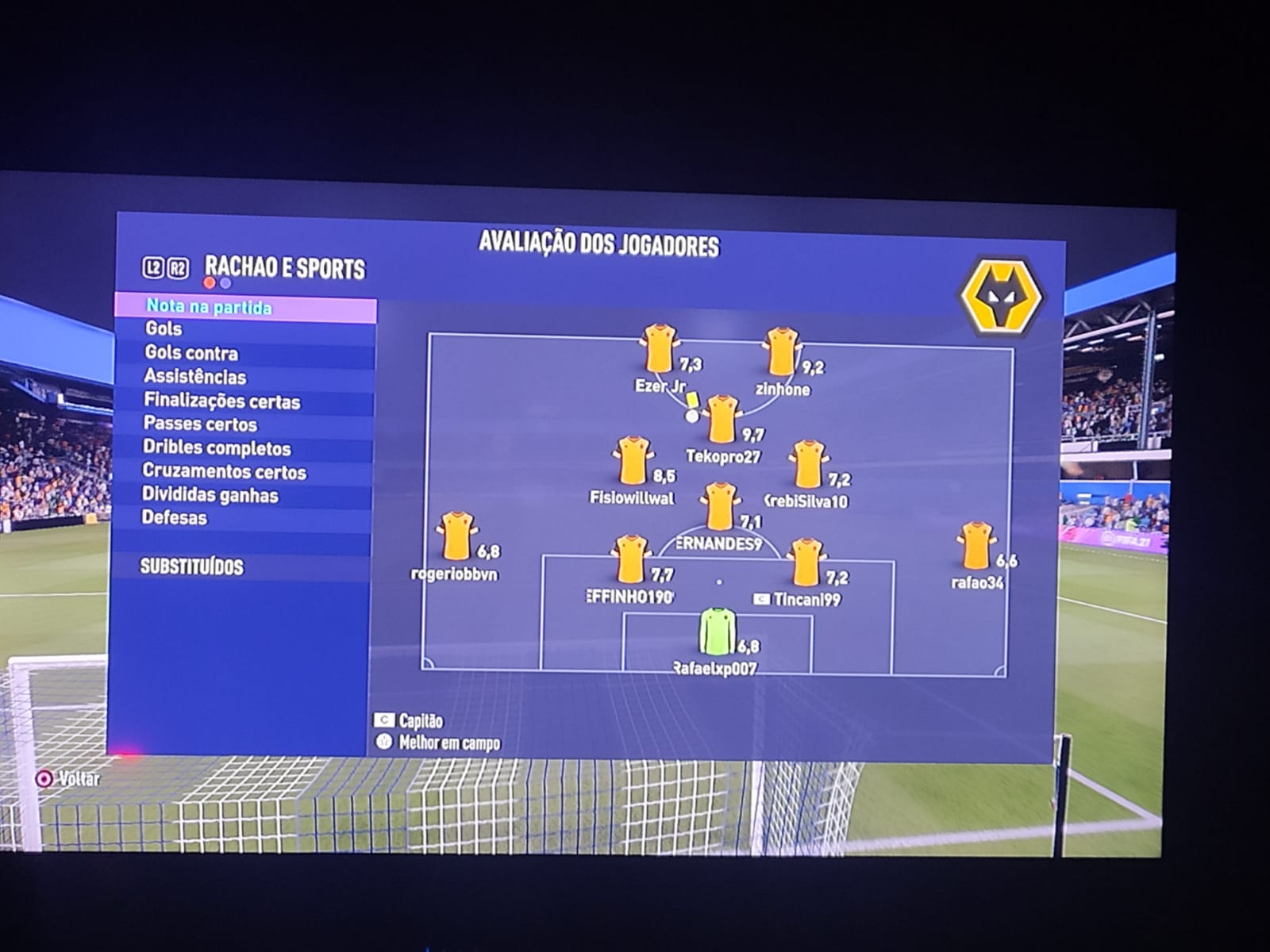The width and height of the screenshot is (1270, 952).
Task: Choose captain Tincani99's shirt
Action: point(806,562)
